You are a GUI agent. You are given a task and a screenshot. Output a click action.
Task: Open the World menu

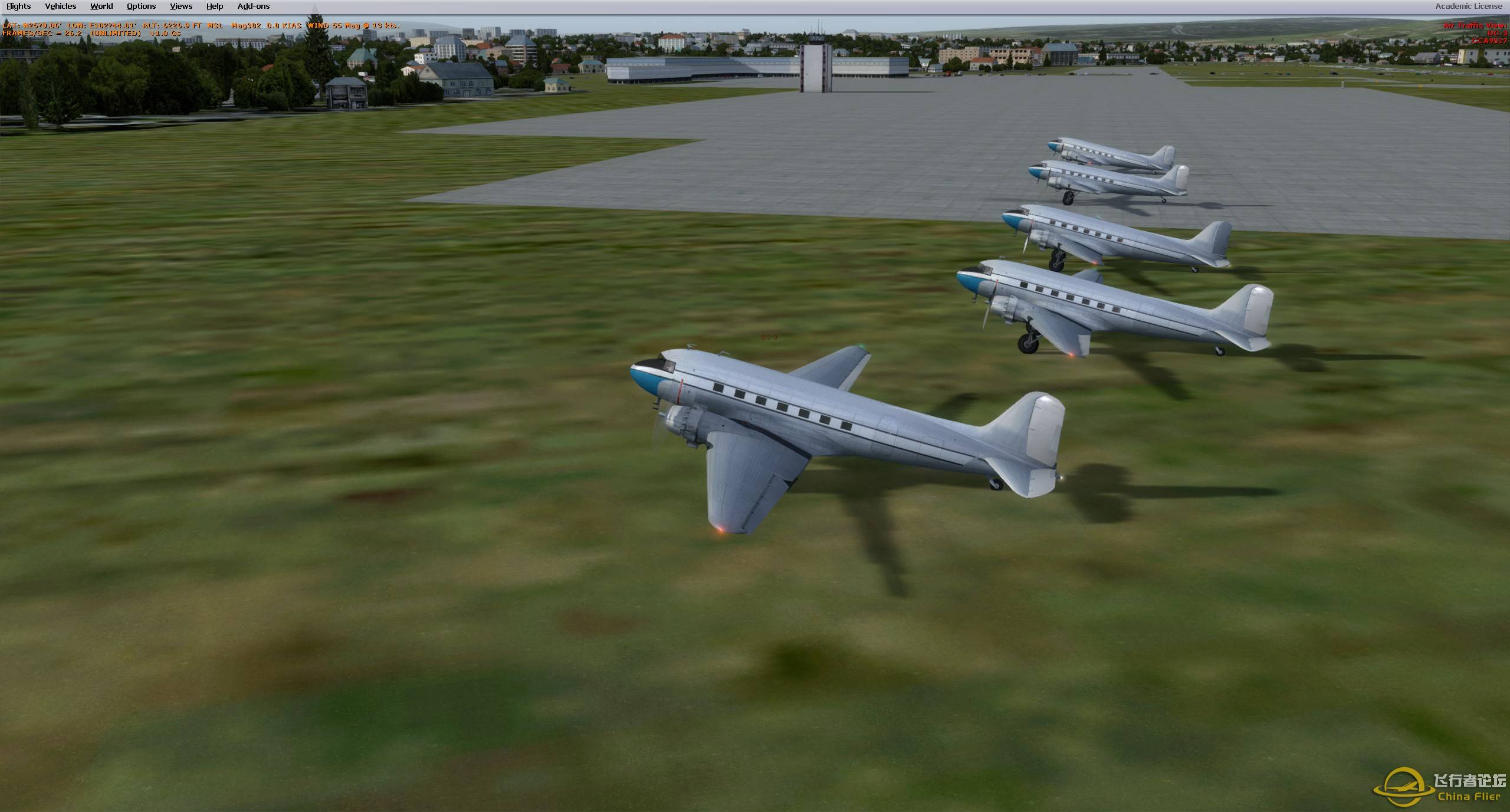tap(101, 6)
